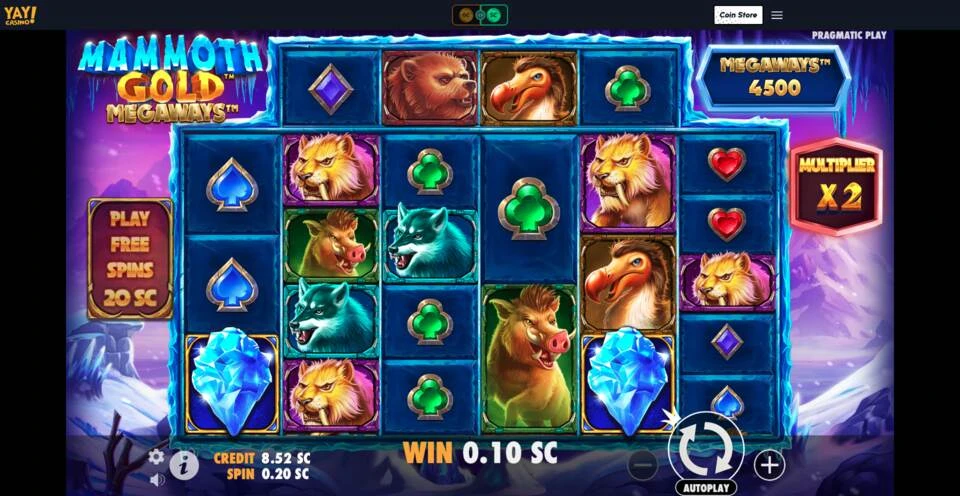Open the Coin Store
This screenshot has height=496, width=960.
(x=738, y=15)
